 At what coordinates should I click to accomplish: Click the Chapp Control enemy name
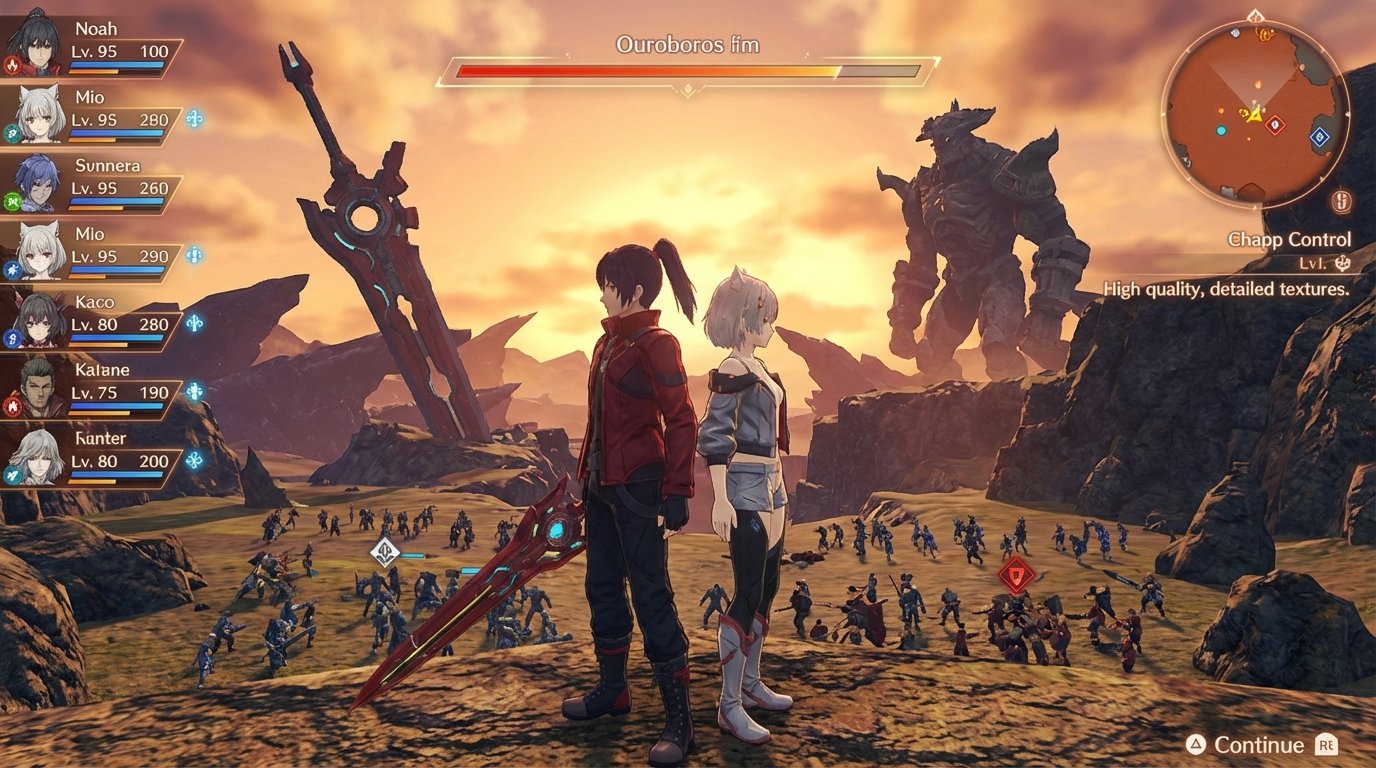(x=1289, y=239)
